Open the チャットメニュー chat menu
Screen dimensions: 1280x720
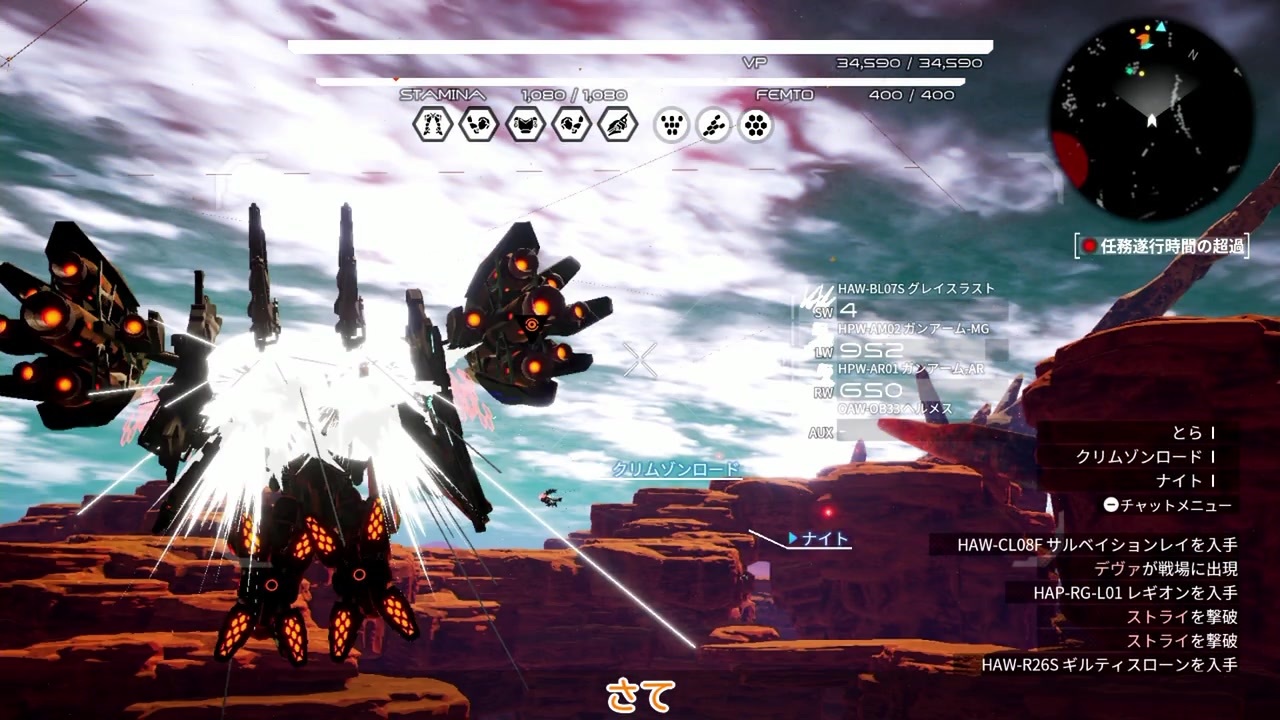click(x=1168, y=506)
